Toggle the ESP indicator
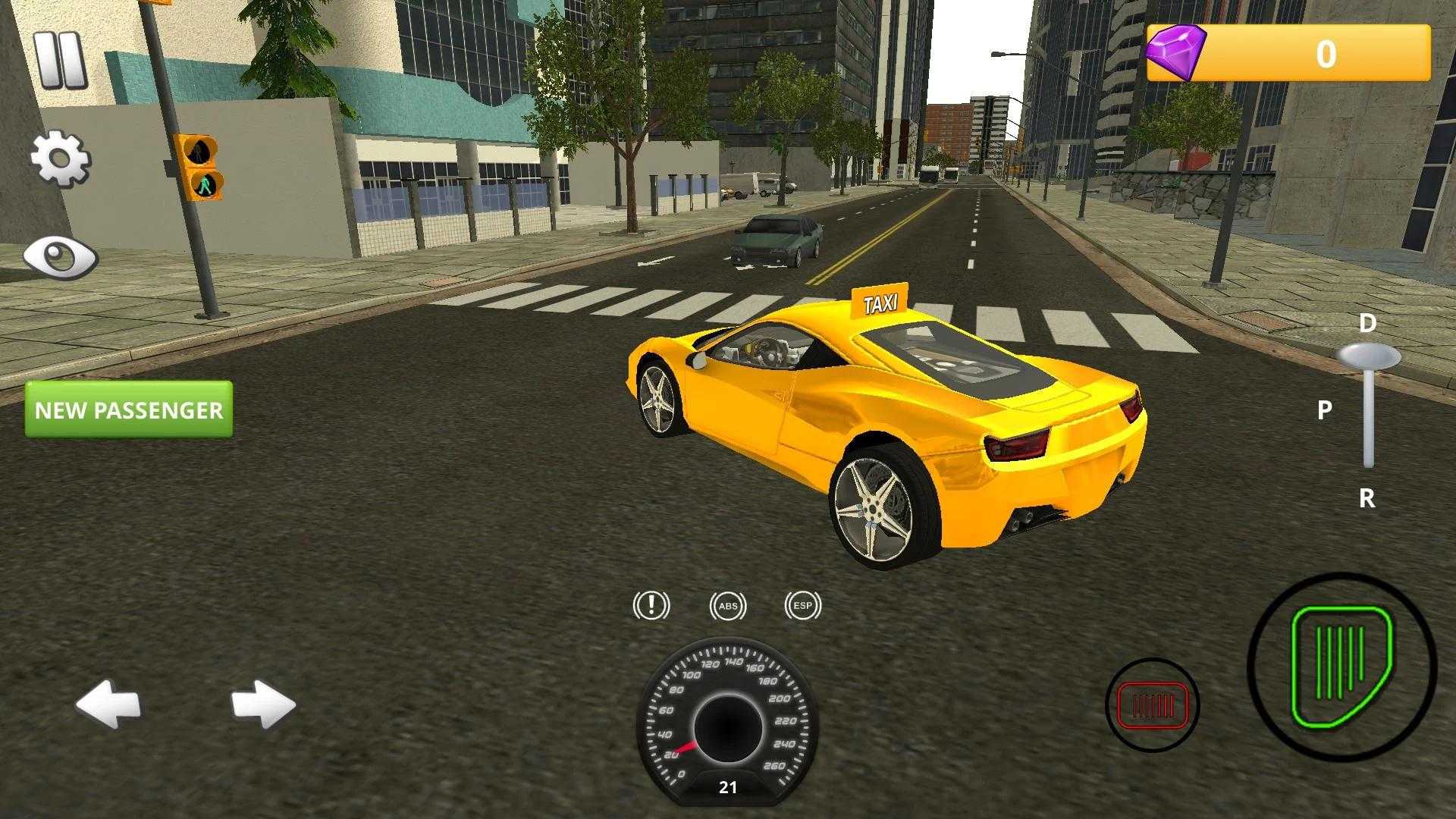1456x819 pixels. tap(802, 606)
